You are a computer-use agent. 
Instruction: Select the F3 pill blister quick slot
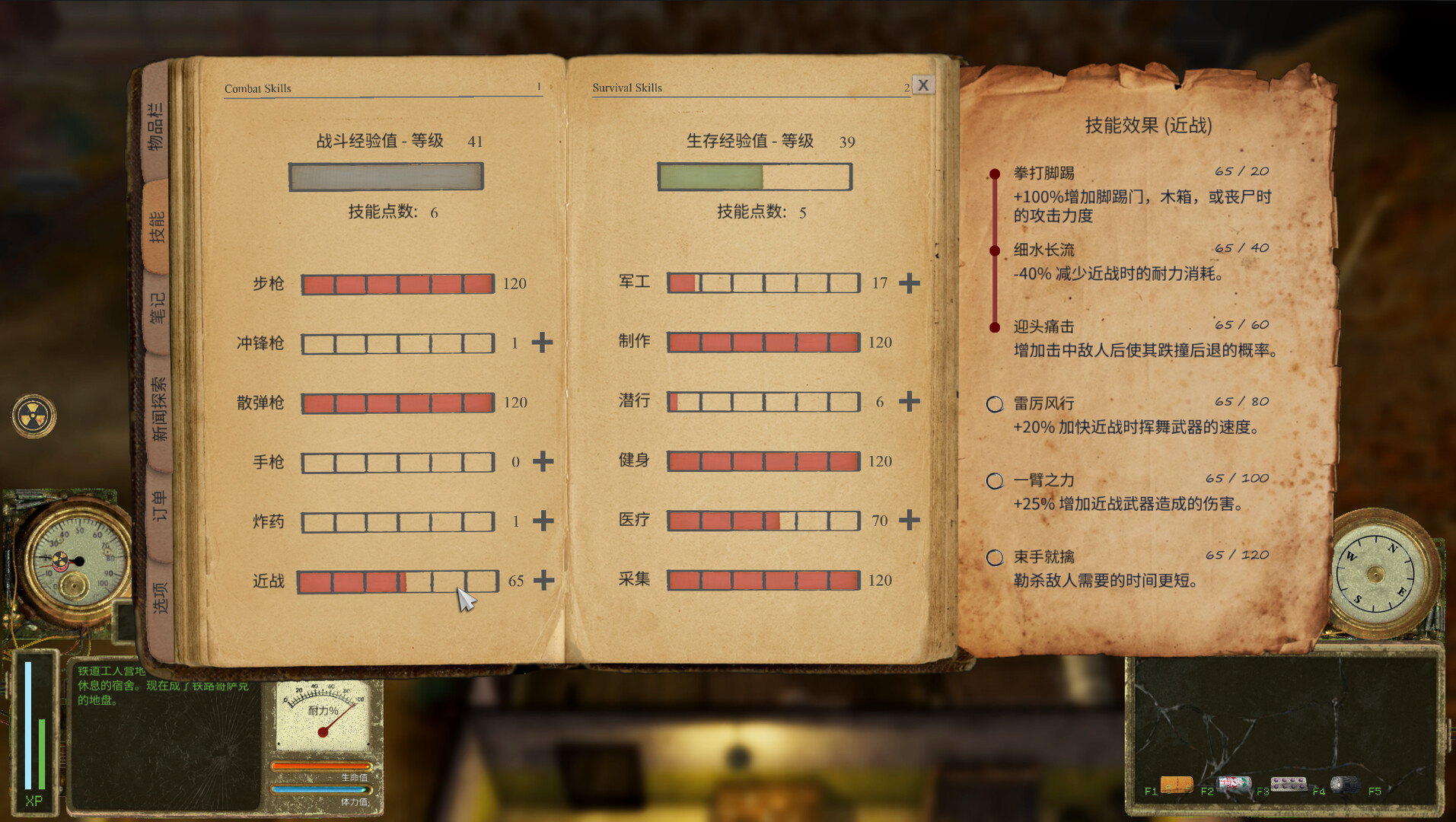(1291, 783)
